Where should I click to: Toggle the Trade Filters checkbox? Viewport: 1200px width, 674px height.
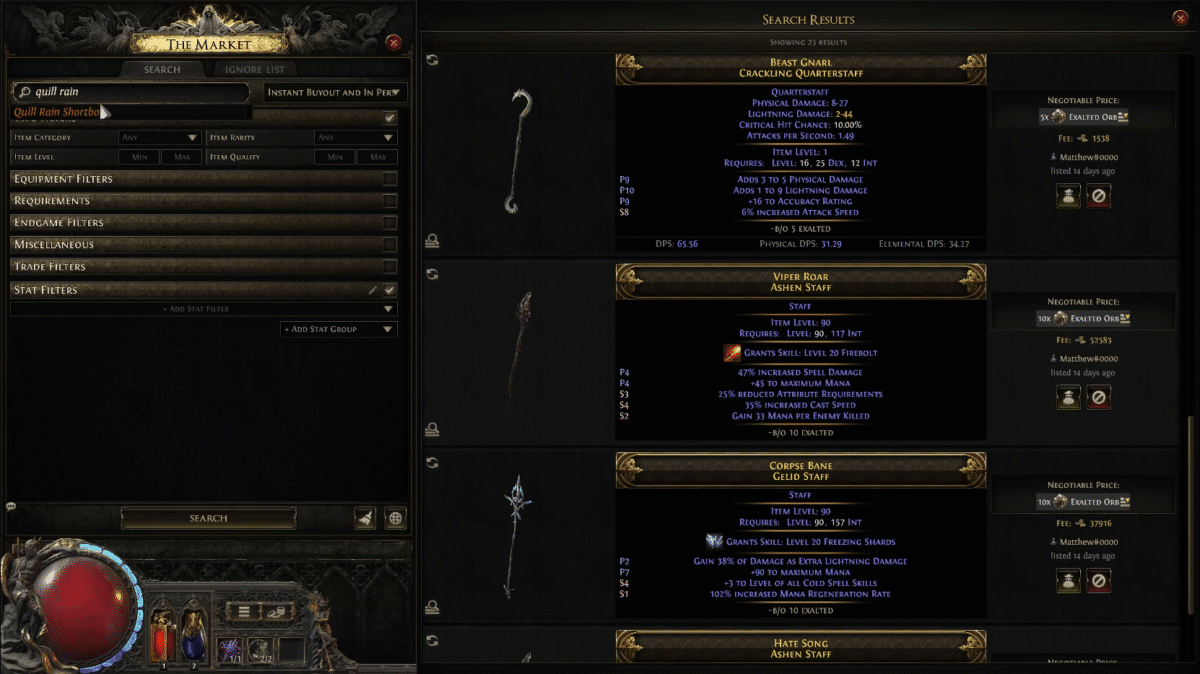point(390,267)
